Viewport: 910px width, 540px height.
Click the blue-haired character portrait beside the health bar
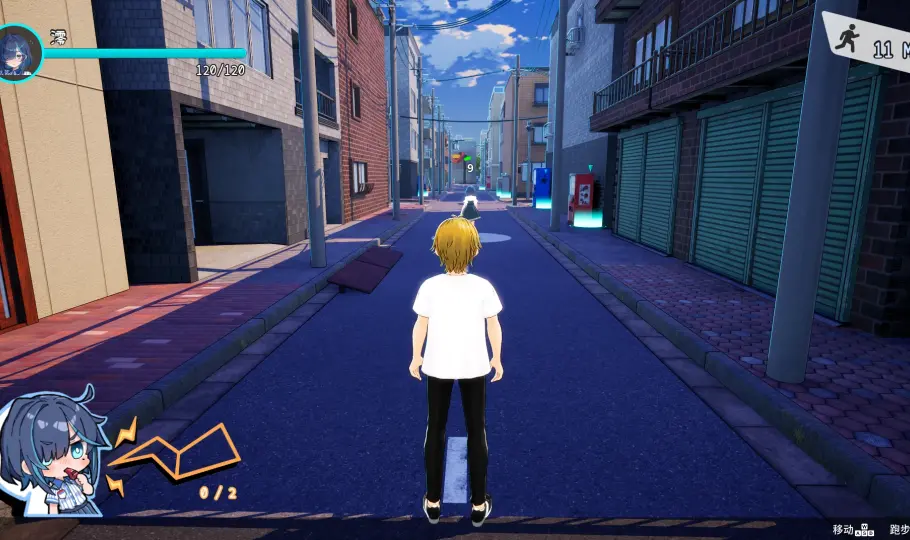pos(19,53)
